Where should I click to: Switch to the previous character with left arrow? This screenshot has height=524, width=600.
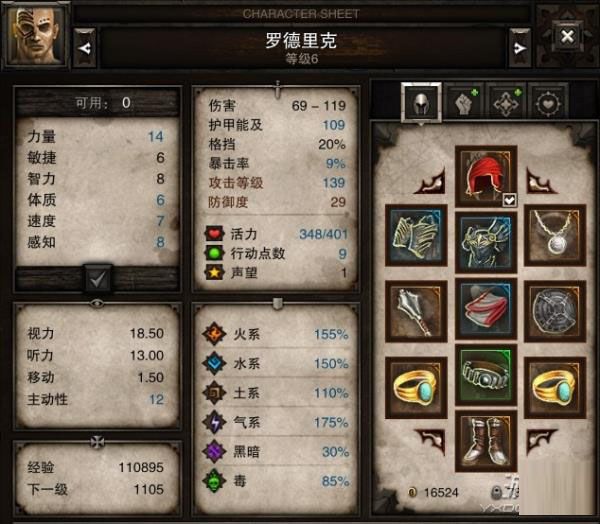(x=85, y=44)
